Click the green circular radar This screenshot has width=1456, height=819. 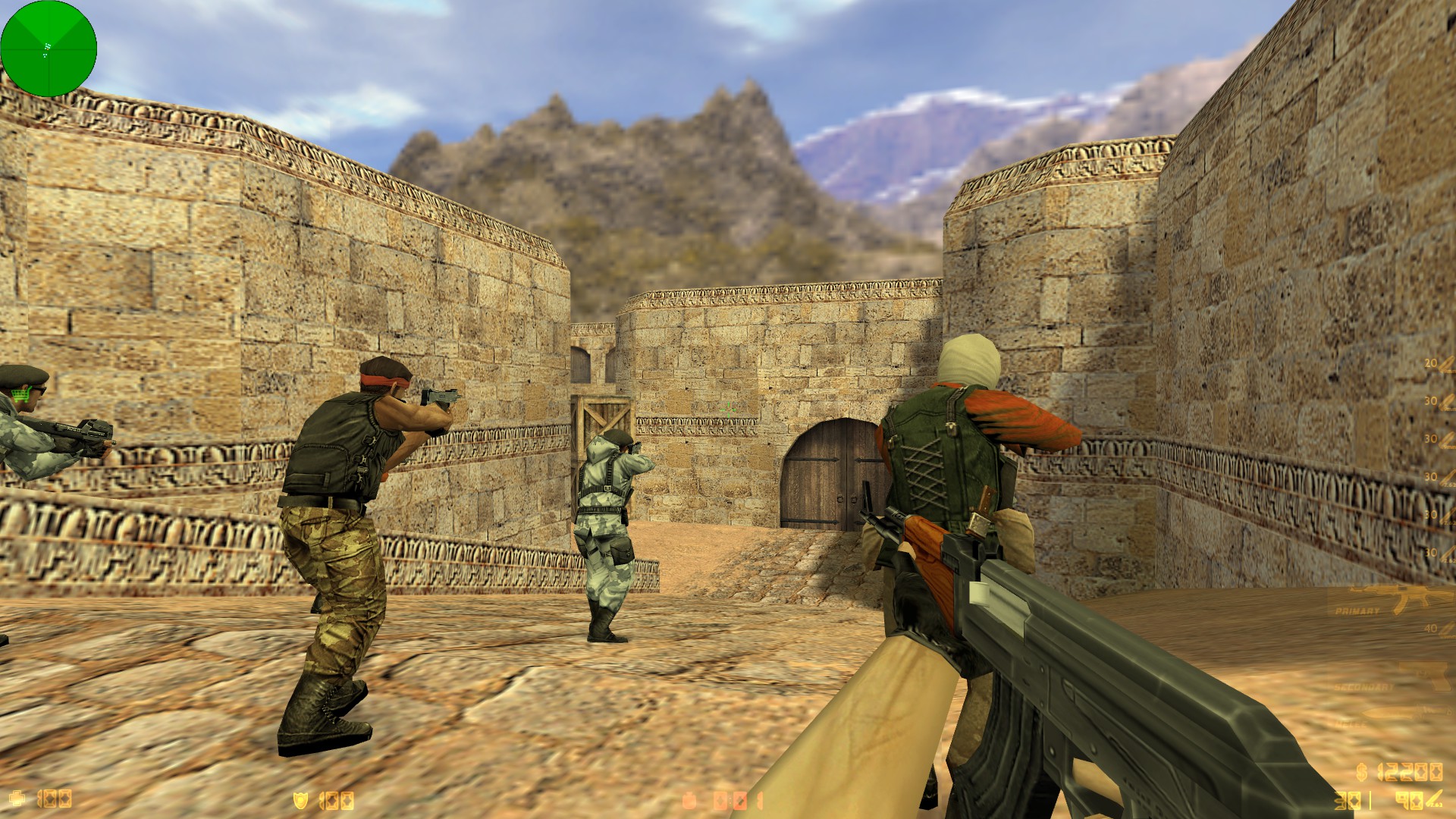[x=49, y=49]
